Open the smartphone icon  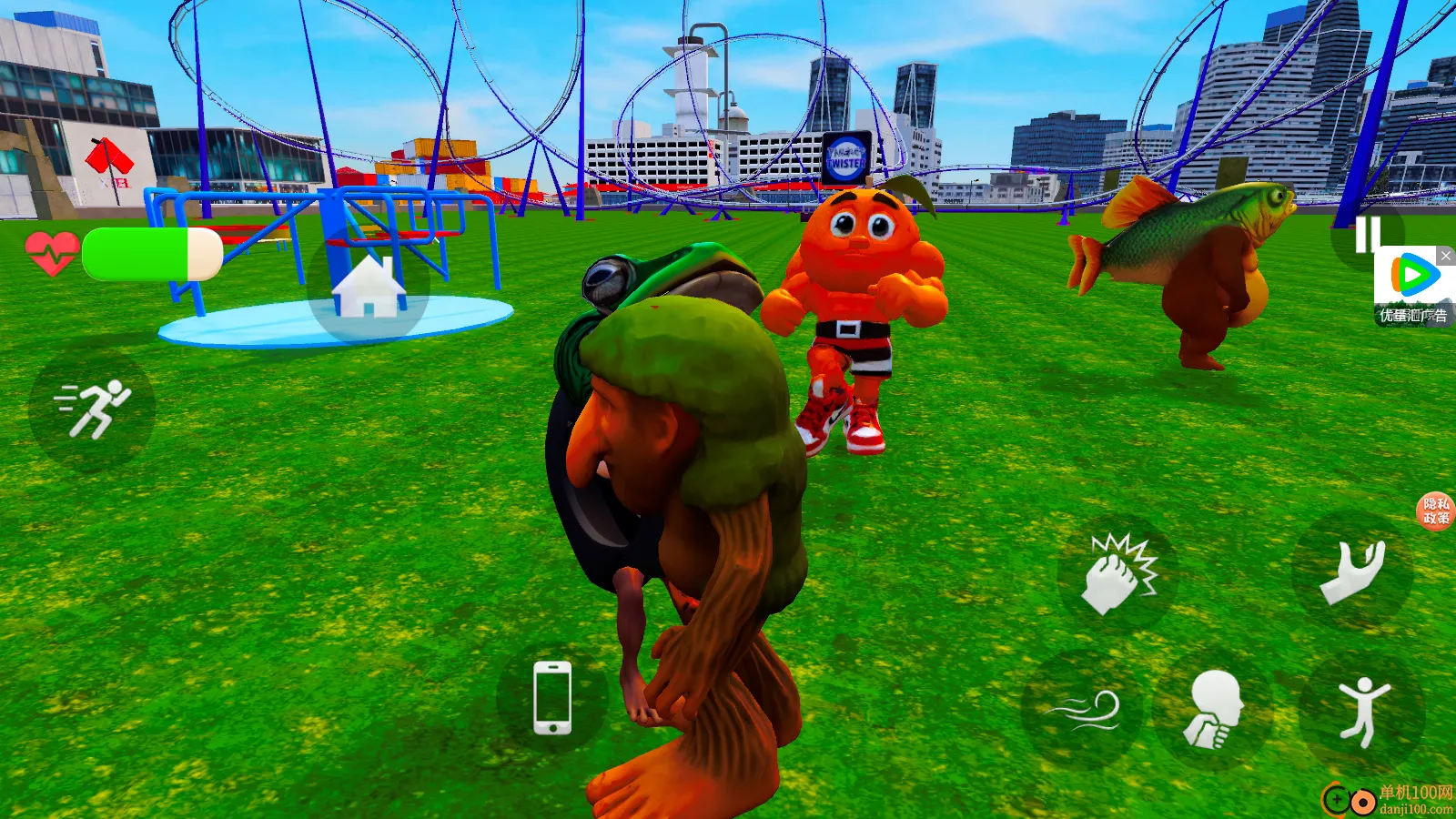coord(552,698)
